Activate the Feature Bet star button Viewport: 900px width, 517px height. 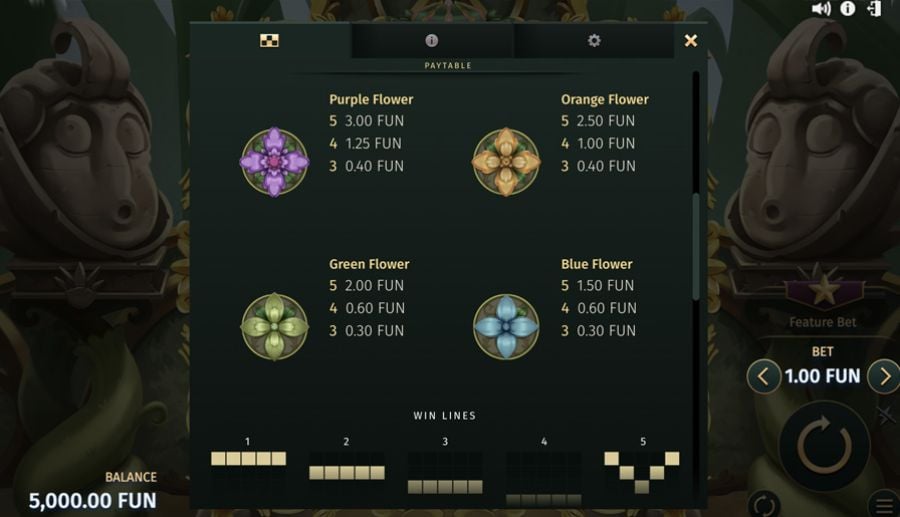click(823, 293)
